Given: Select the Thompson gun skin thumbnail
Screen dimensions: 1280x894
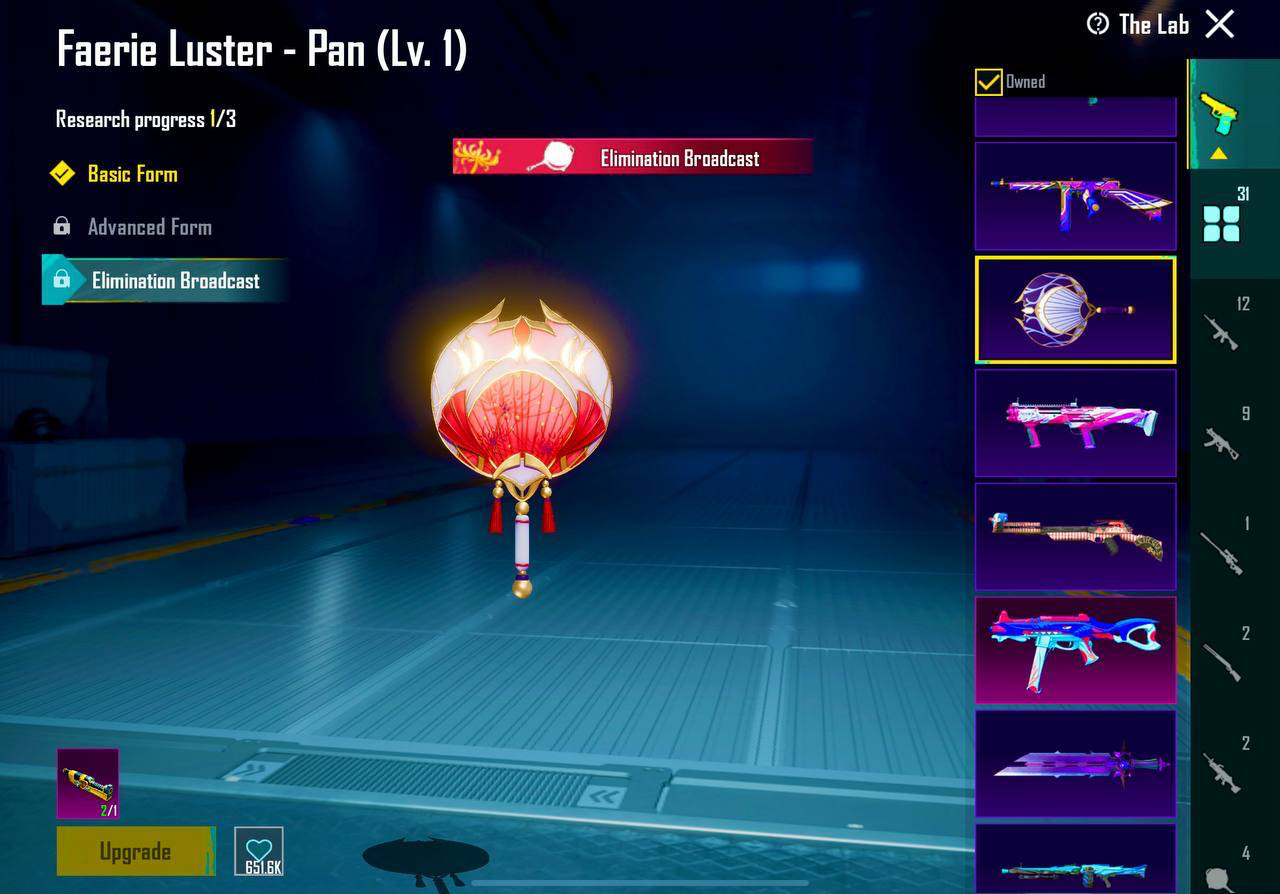Looking at the screenshot, I should coord(1075,196).
